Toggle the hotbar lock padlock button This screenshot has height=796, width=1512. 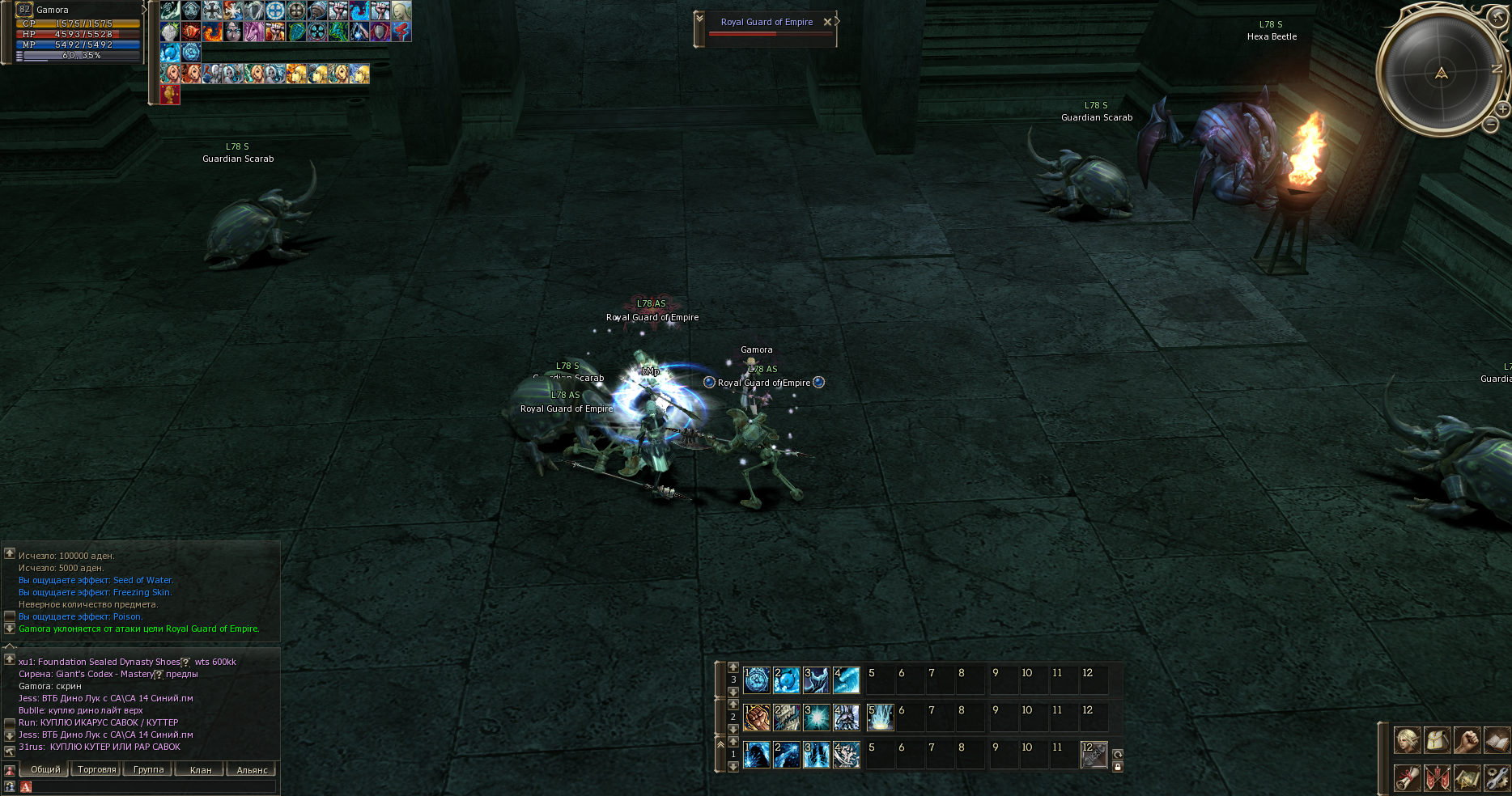click(1118, 767)
